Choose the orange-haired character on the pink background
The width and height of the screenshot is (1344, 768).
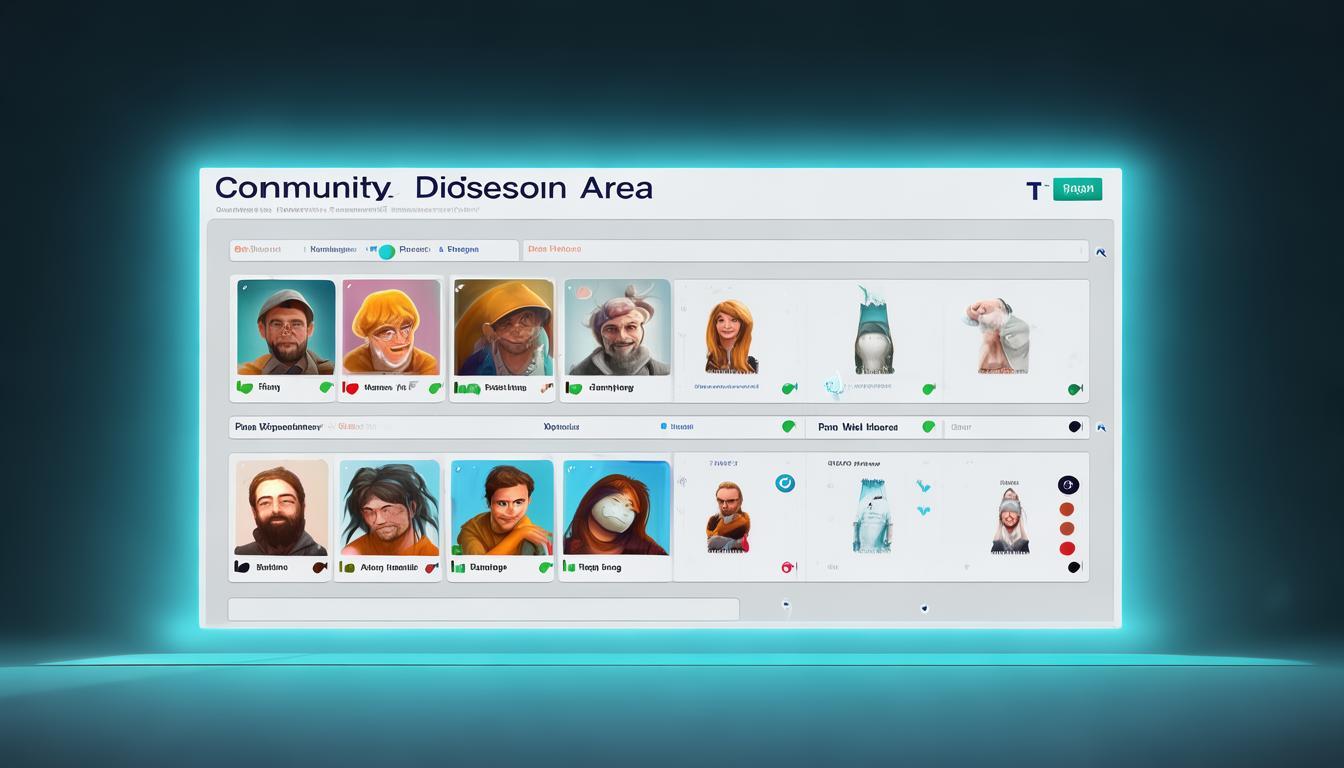click(x=391, y=326)
